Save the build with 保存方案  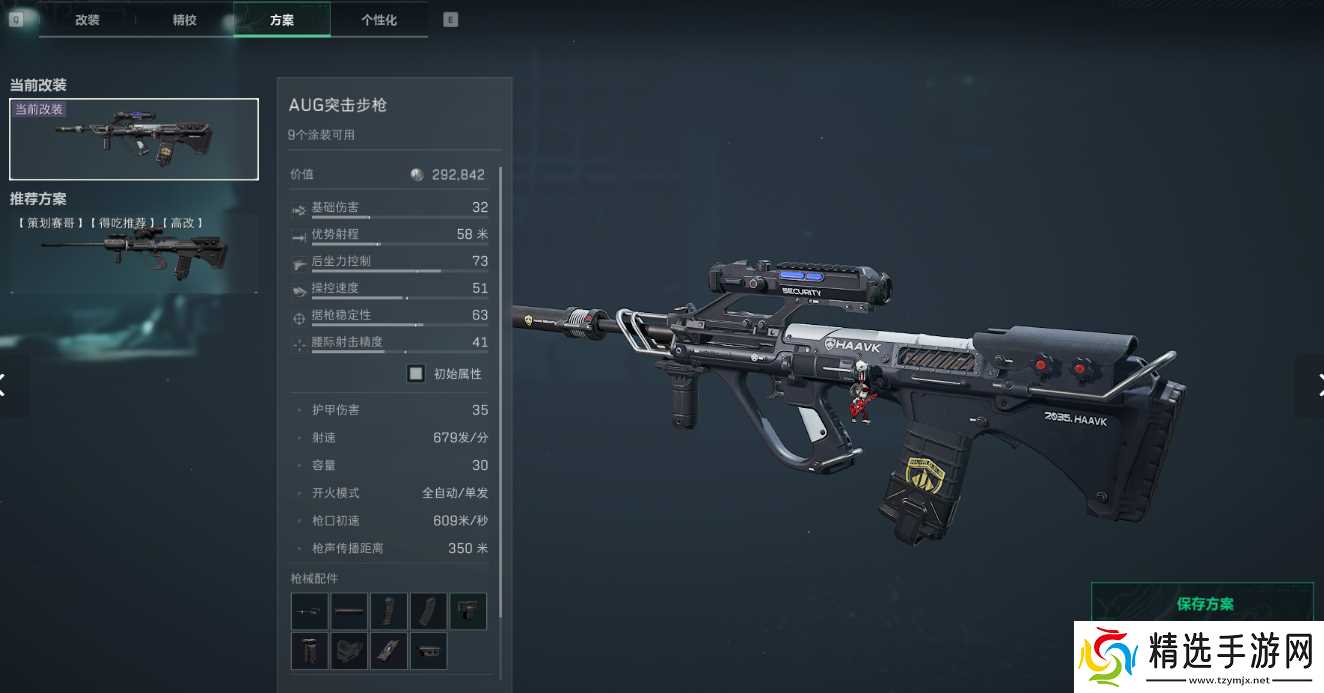point(1205,604)
